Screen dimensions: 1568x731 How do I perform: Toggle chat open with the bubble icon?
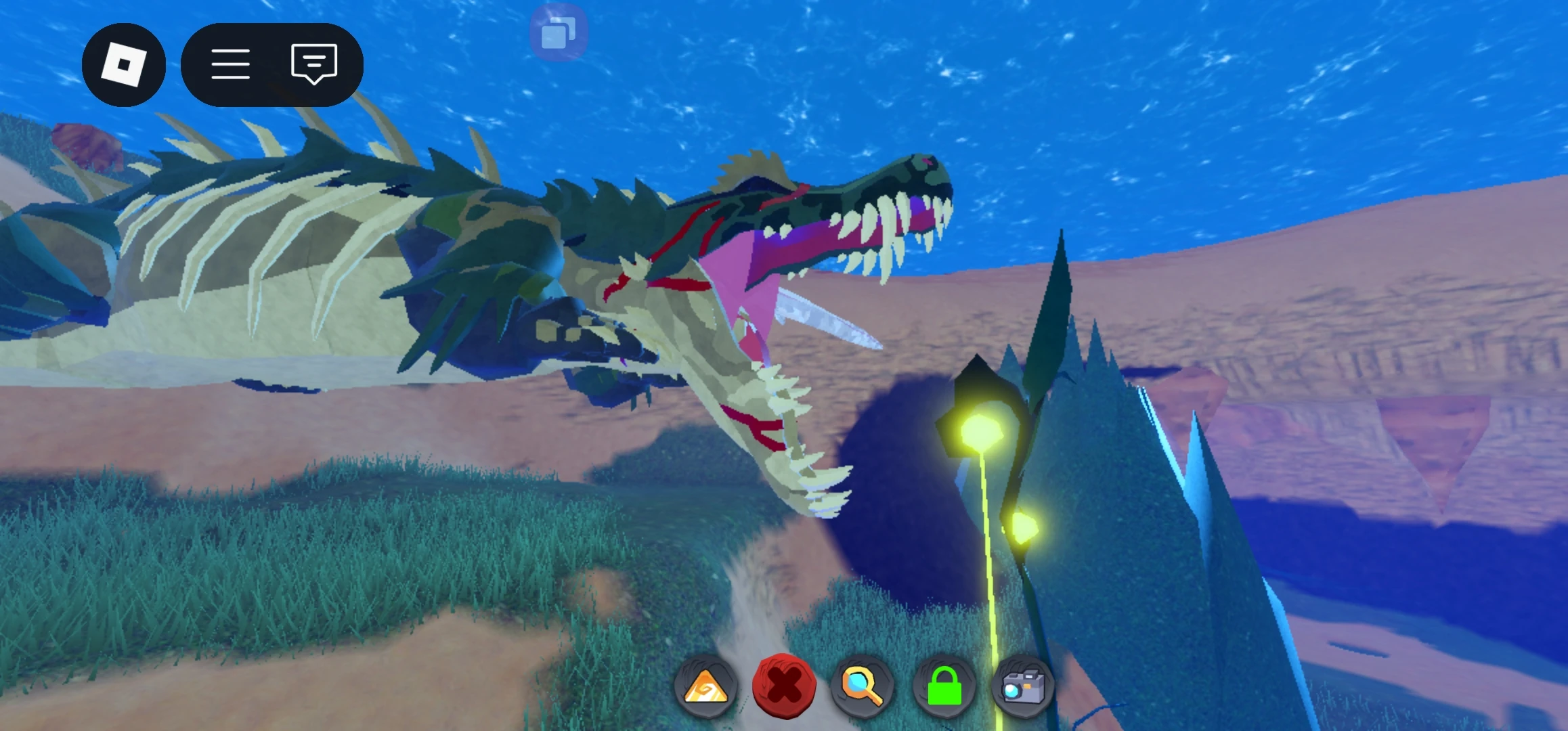click(x=313, y=63)
